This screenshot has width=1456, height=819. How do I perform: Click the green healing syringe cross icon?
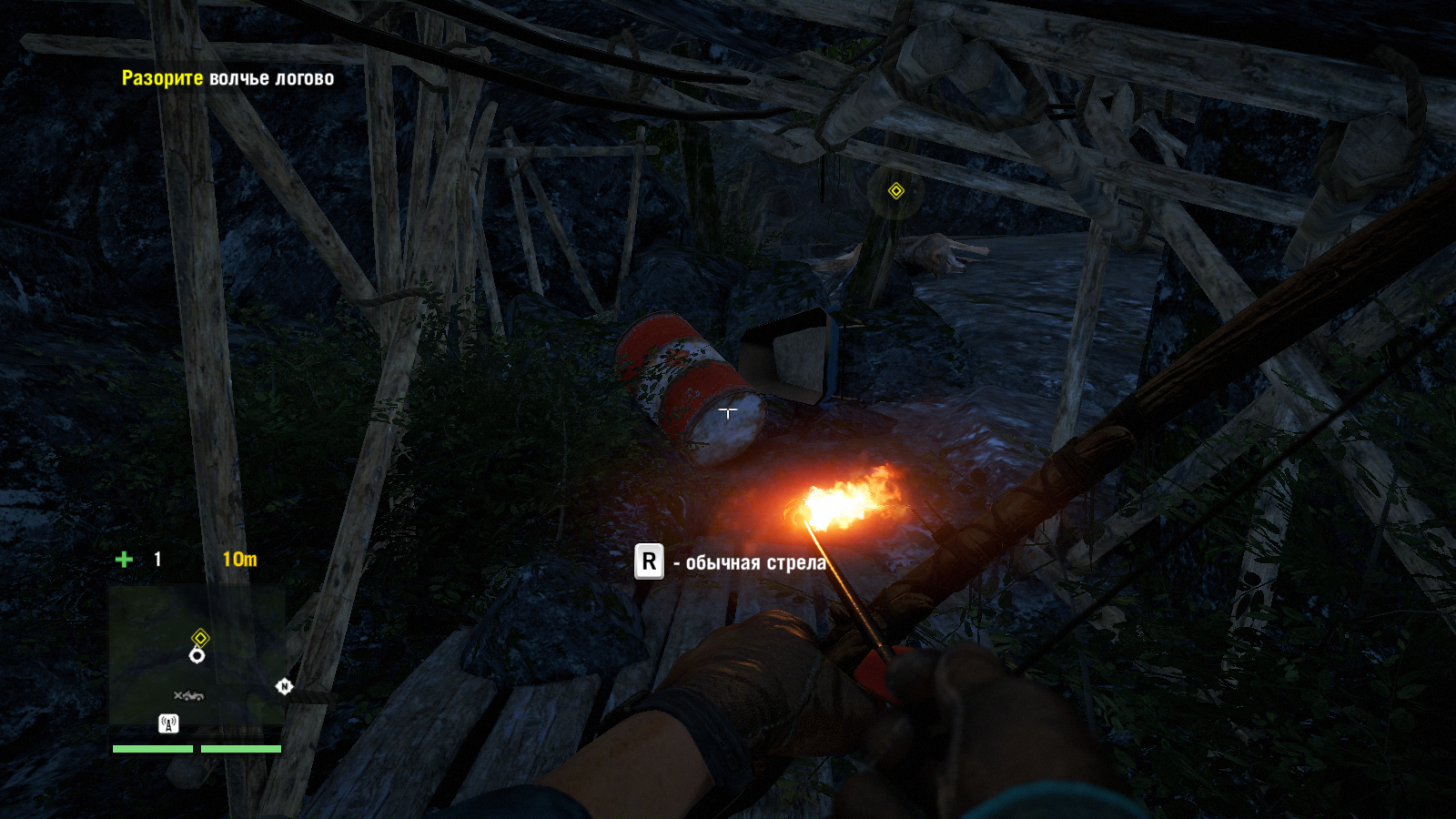[125, 560]
